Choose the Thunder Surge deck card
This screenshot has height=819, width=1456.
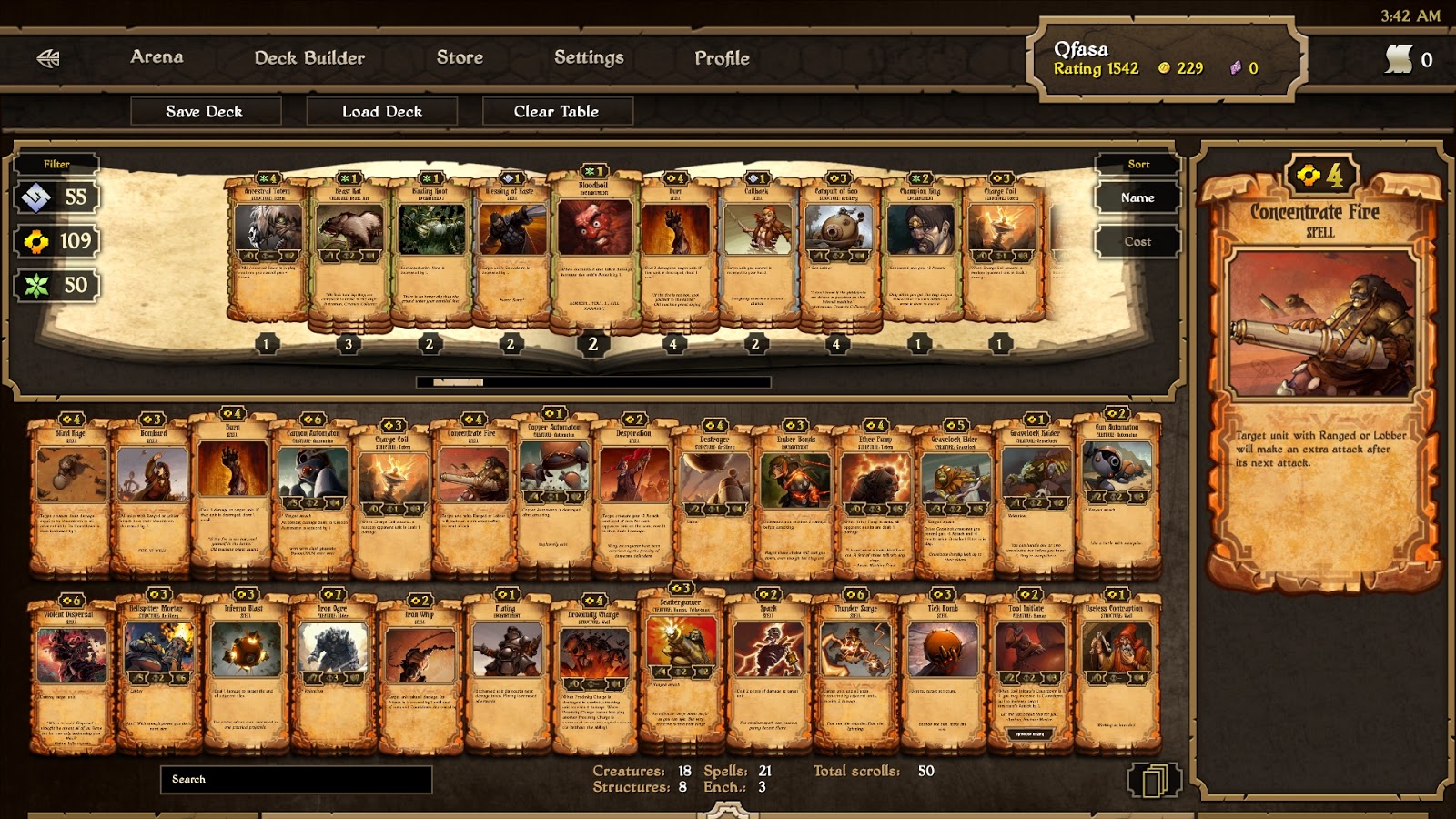coord(855,673)
